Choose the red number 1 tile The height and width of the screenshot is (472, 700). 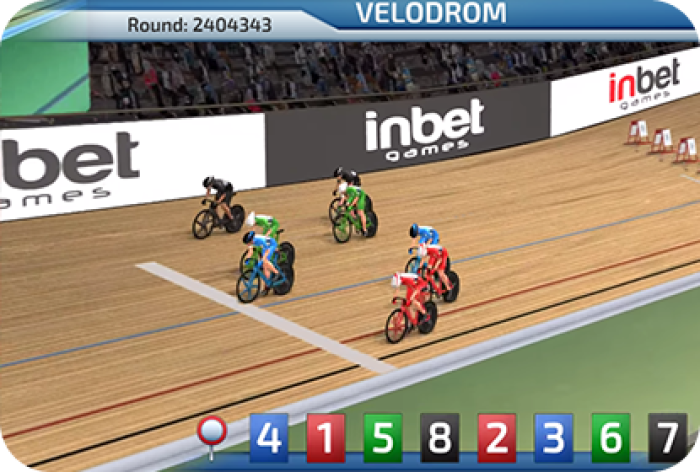point(325,437)
